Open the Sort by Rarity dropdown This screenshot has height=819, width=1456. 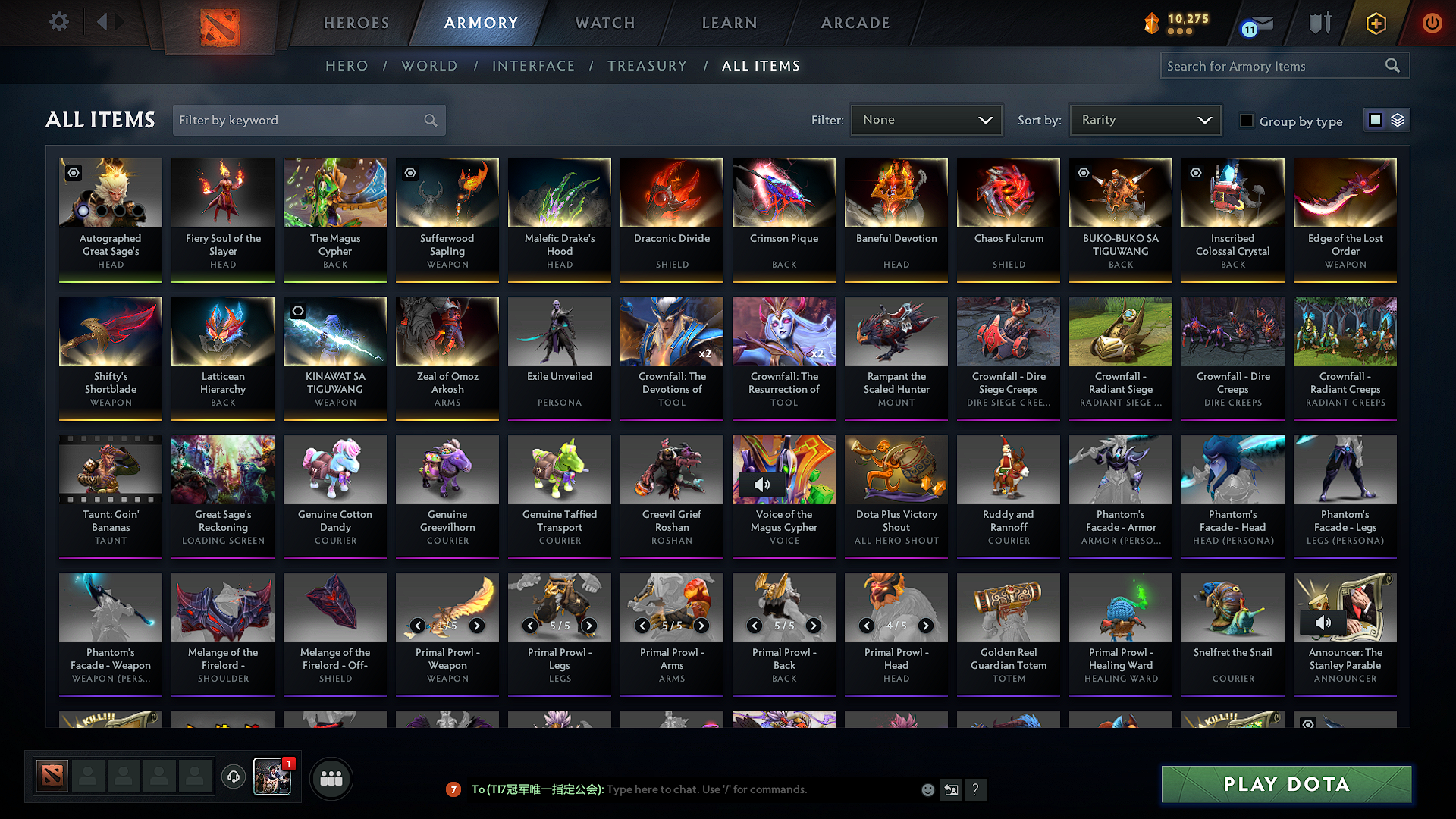1144,119
